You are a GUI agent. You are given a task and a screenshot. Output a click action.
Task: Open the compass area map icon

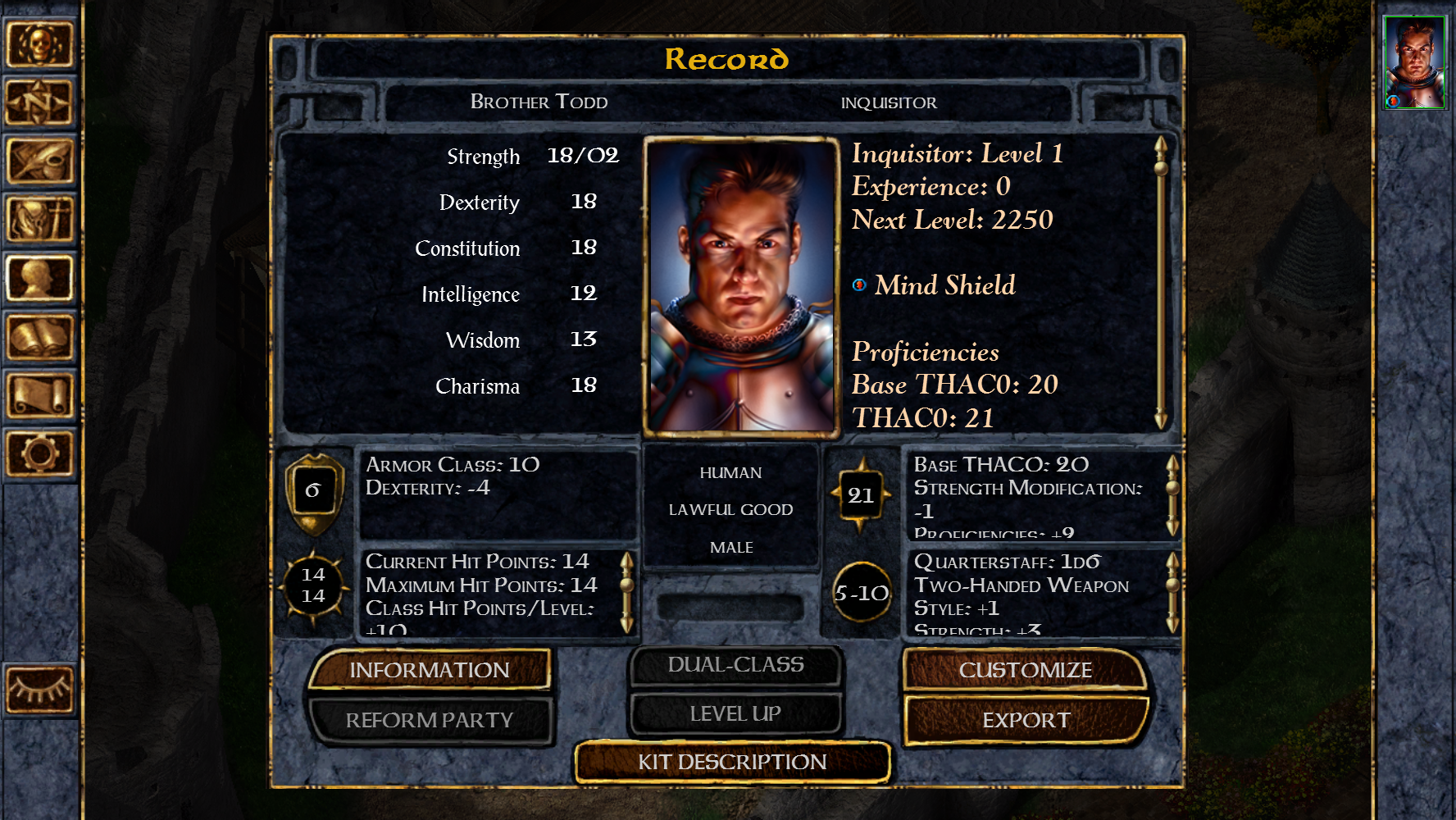coord(39,102)
